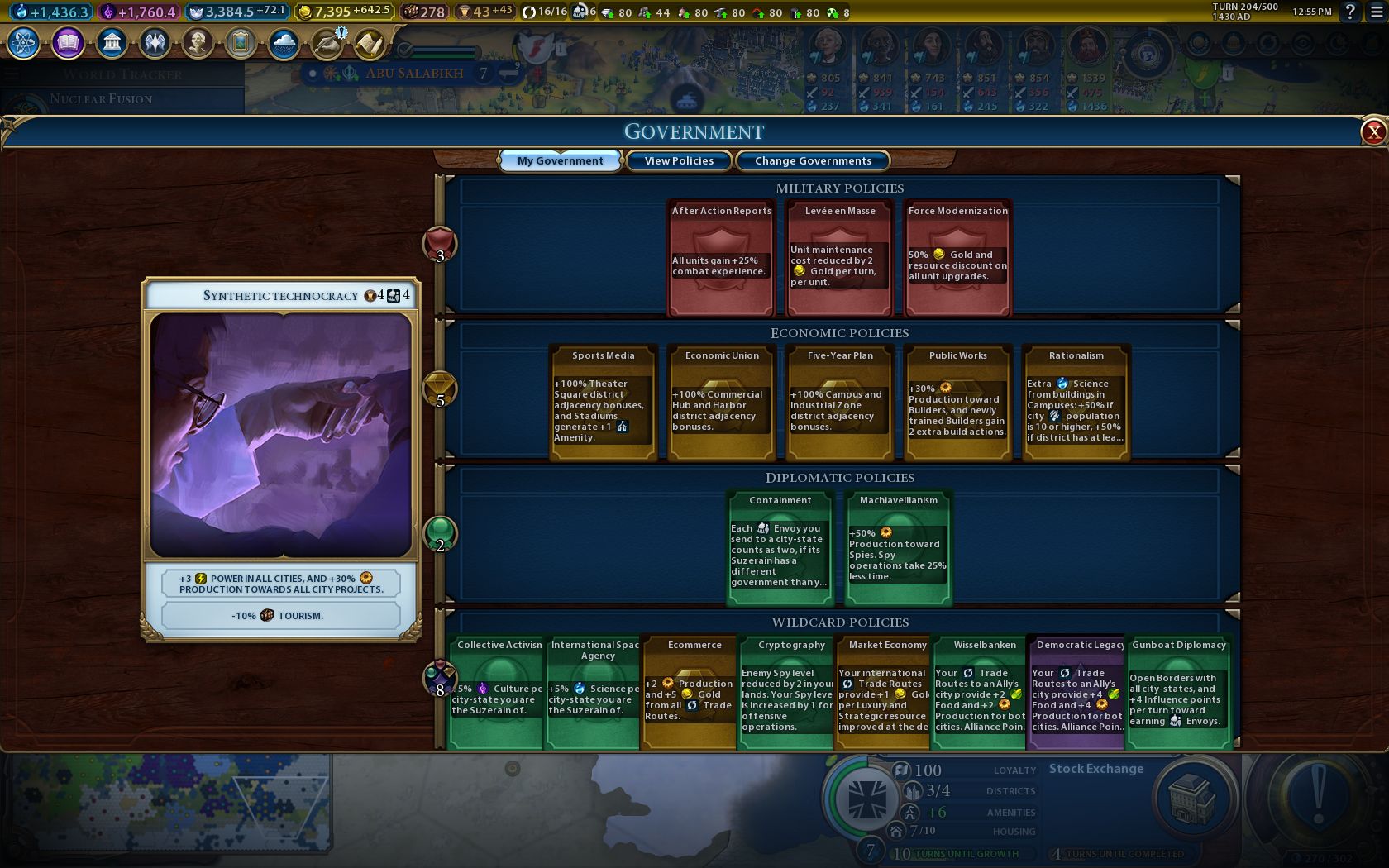Switch to the View Policies tab

click(679, 160)
